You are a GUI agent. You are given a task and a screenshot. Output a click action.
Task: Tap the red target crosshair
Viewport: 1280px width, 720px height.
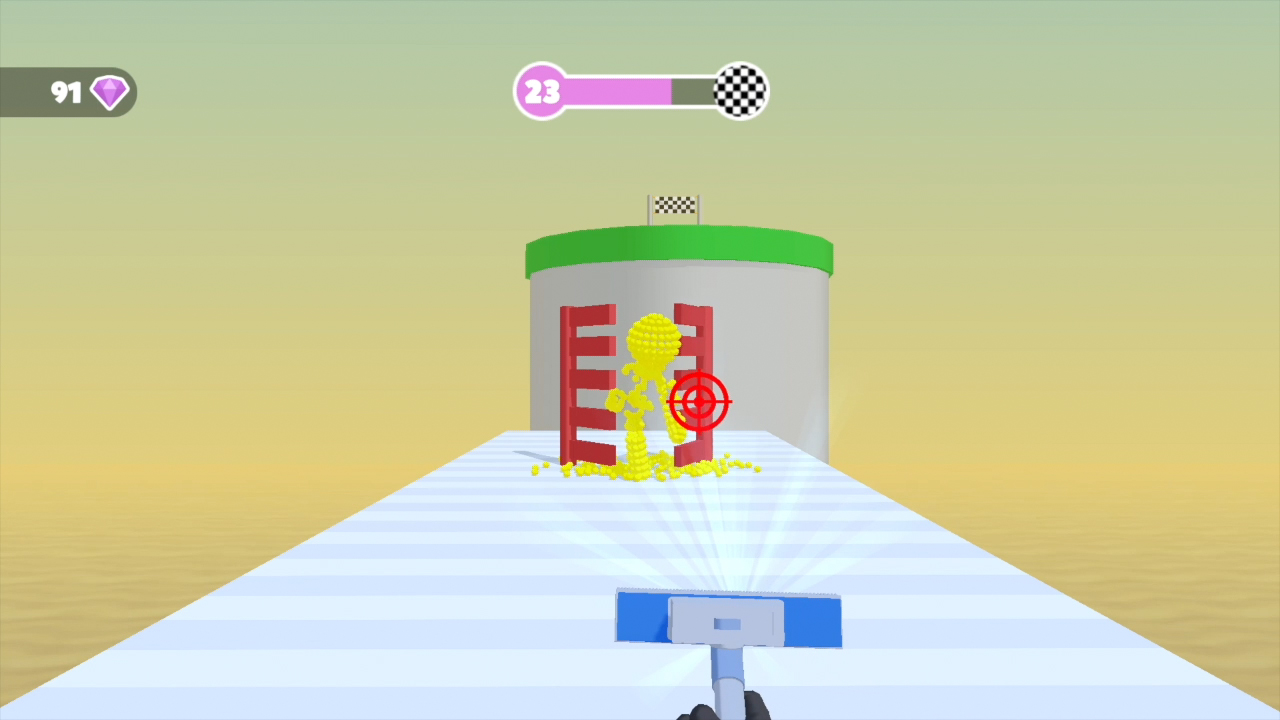[698, 401]
